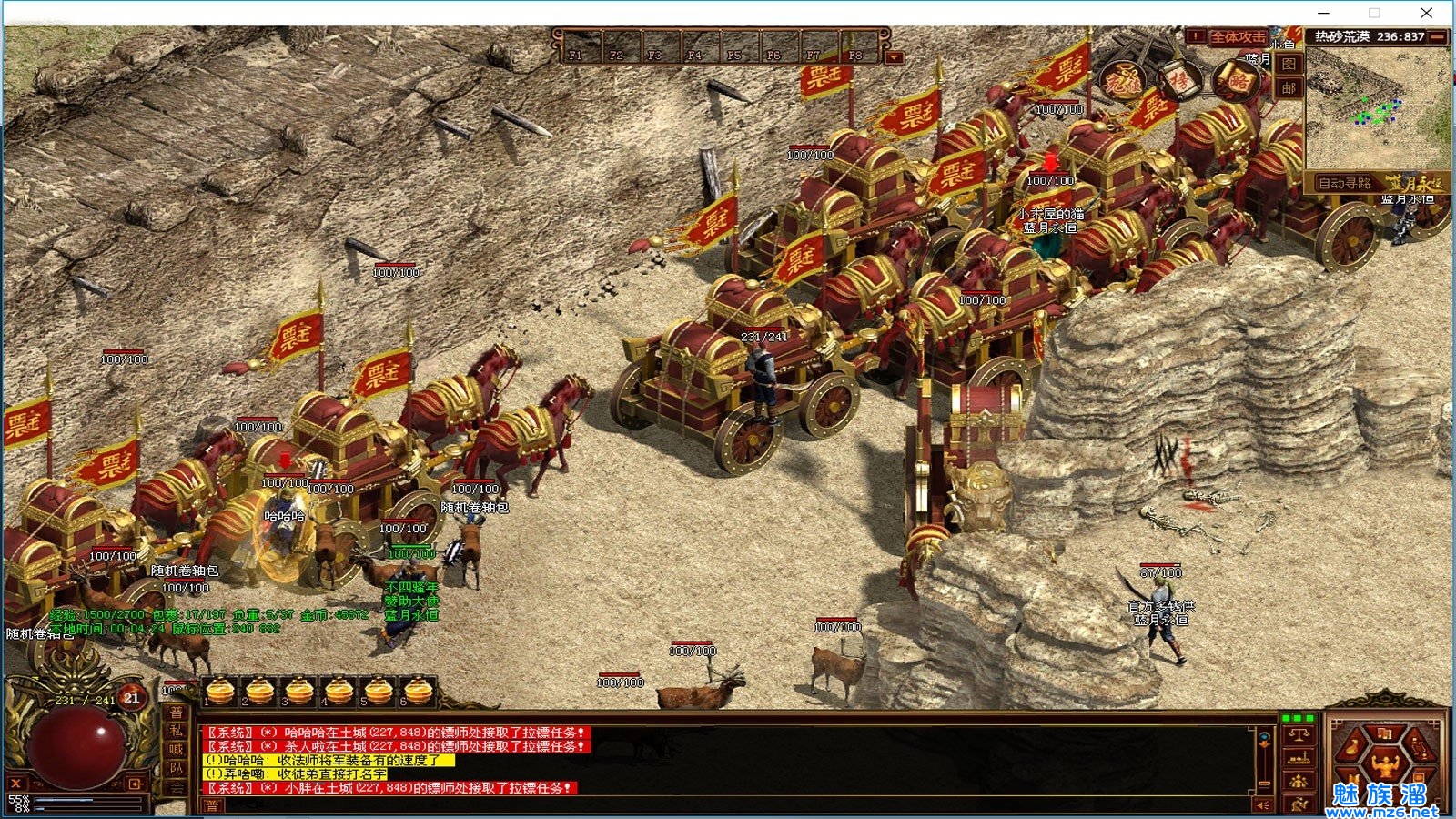This screenshot has width=1456, height=819.
Task: Click the desert minimap
Action: [1378, 107]
